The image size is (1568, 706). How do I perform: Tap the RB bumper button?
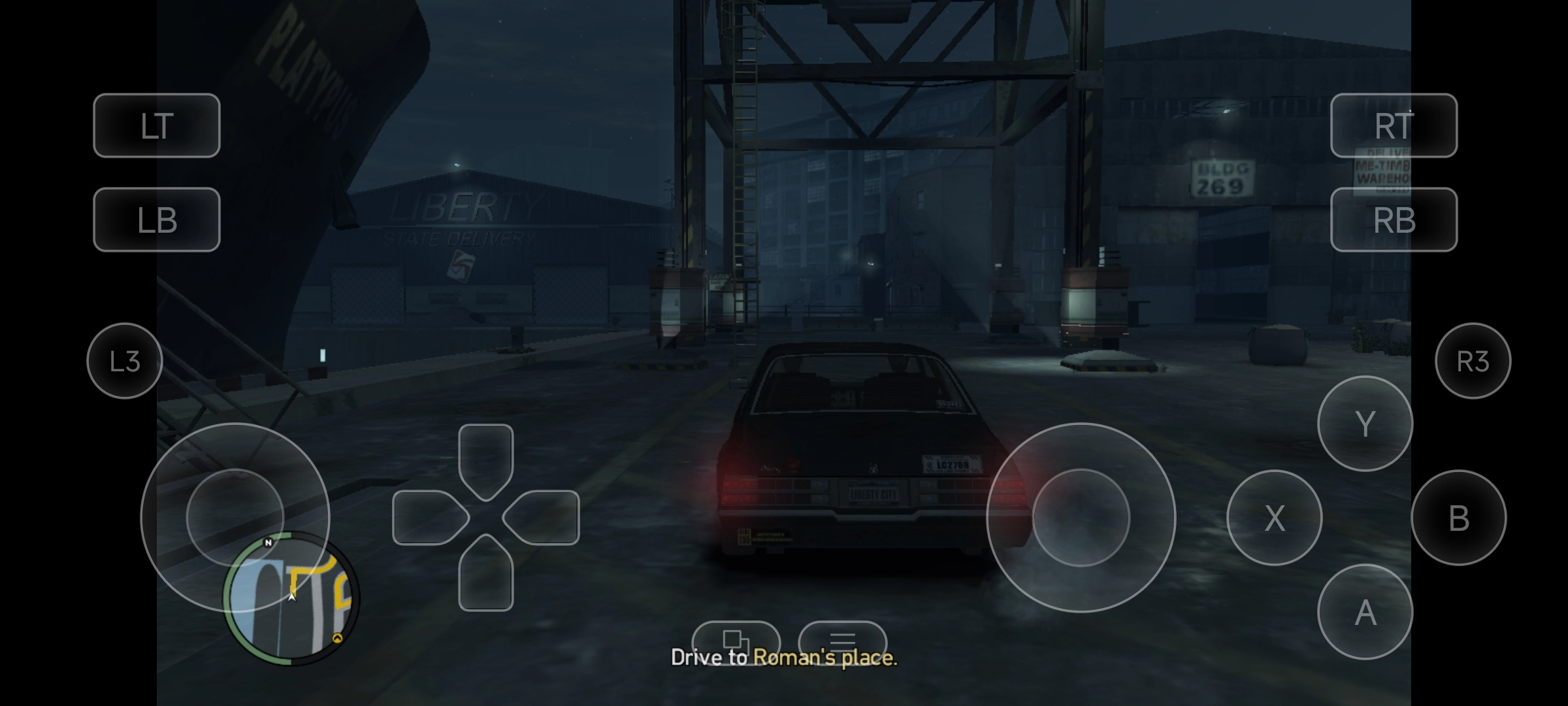click(1394, 220)
